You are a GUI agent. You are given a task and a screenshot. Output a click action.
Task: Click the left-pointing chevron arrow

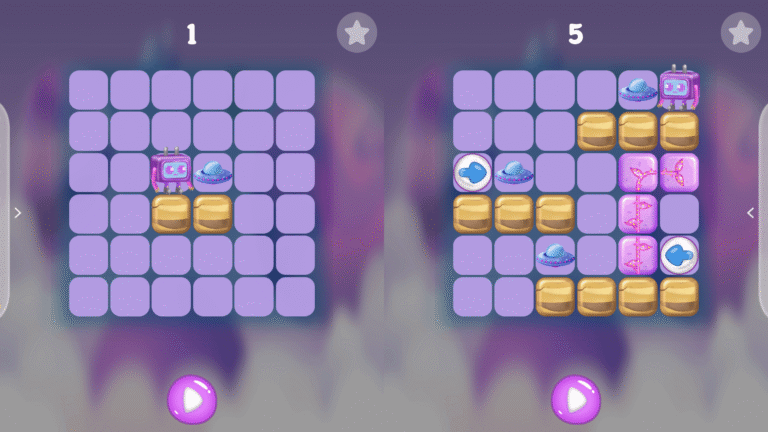click(751, 212)
